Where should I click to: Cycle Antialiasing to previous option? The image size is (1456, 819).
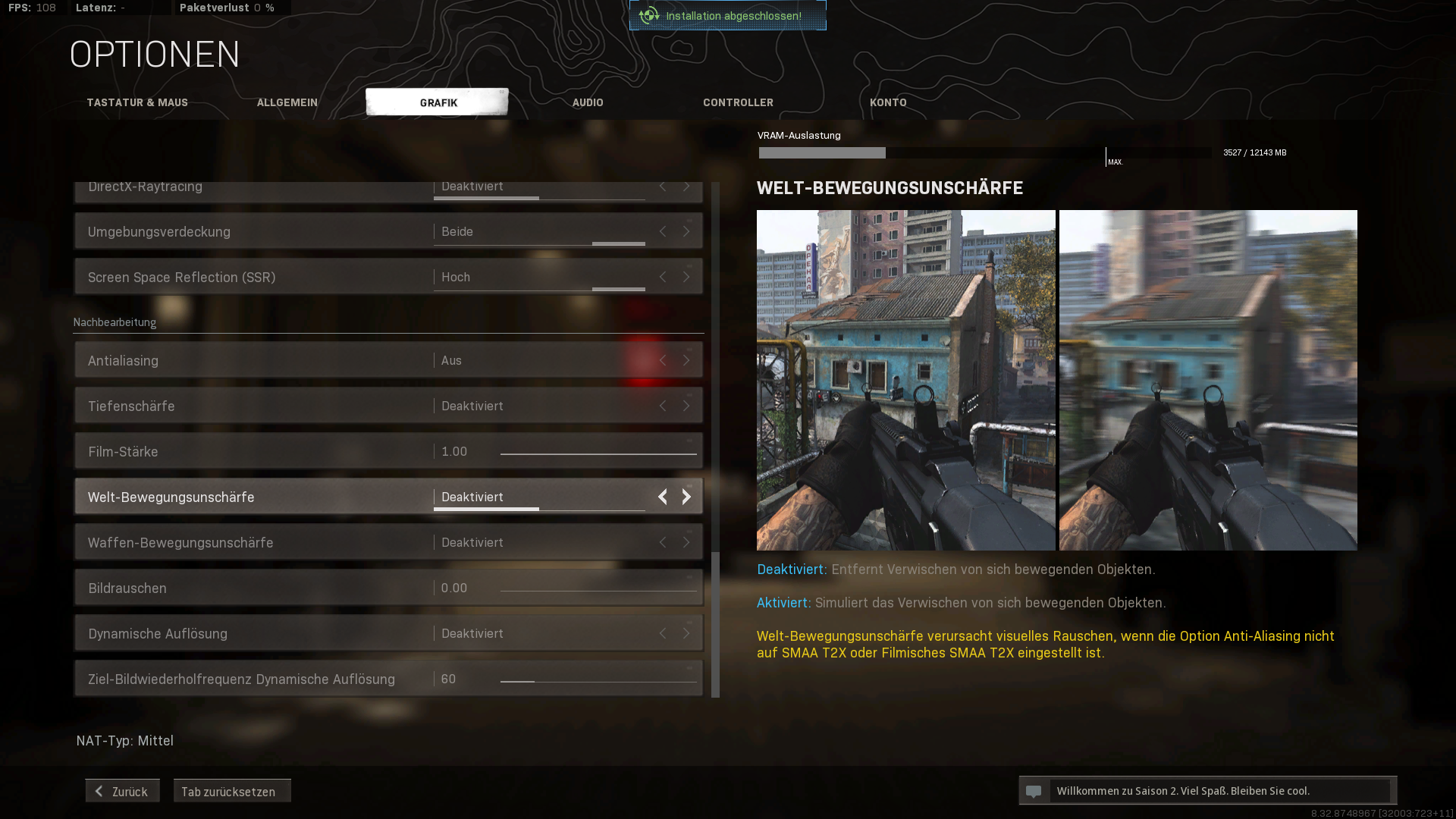662,360
